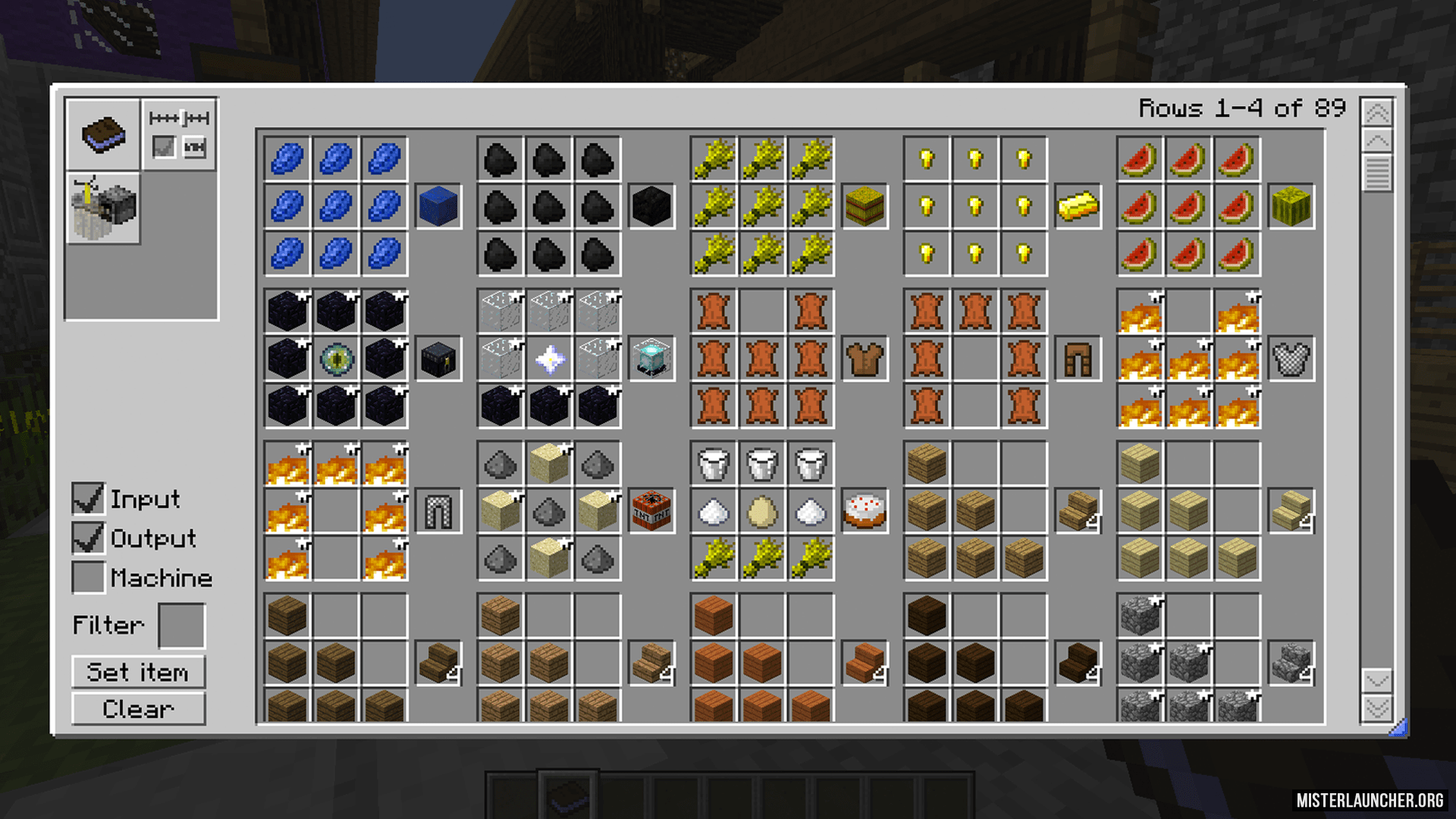The width and height of the screenshot is (1456, 819).
Task: Select the ender chest recipe result
Action: pos(438,359)
